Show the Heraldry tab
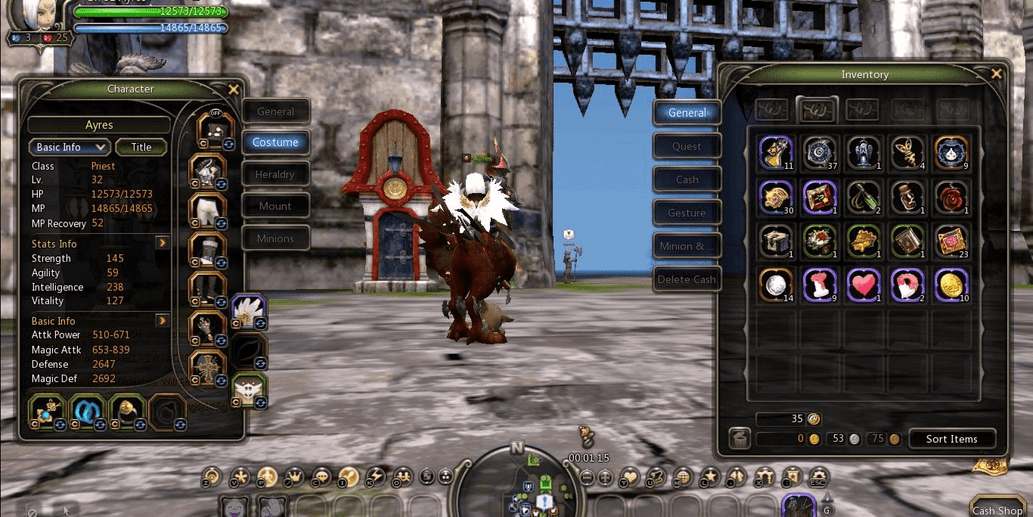The height and width of the screenshot is (517, 1033). tap(275, 174)
